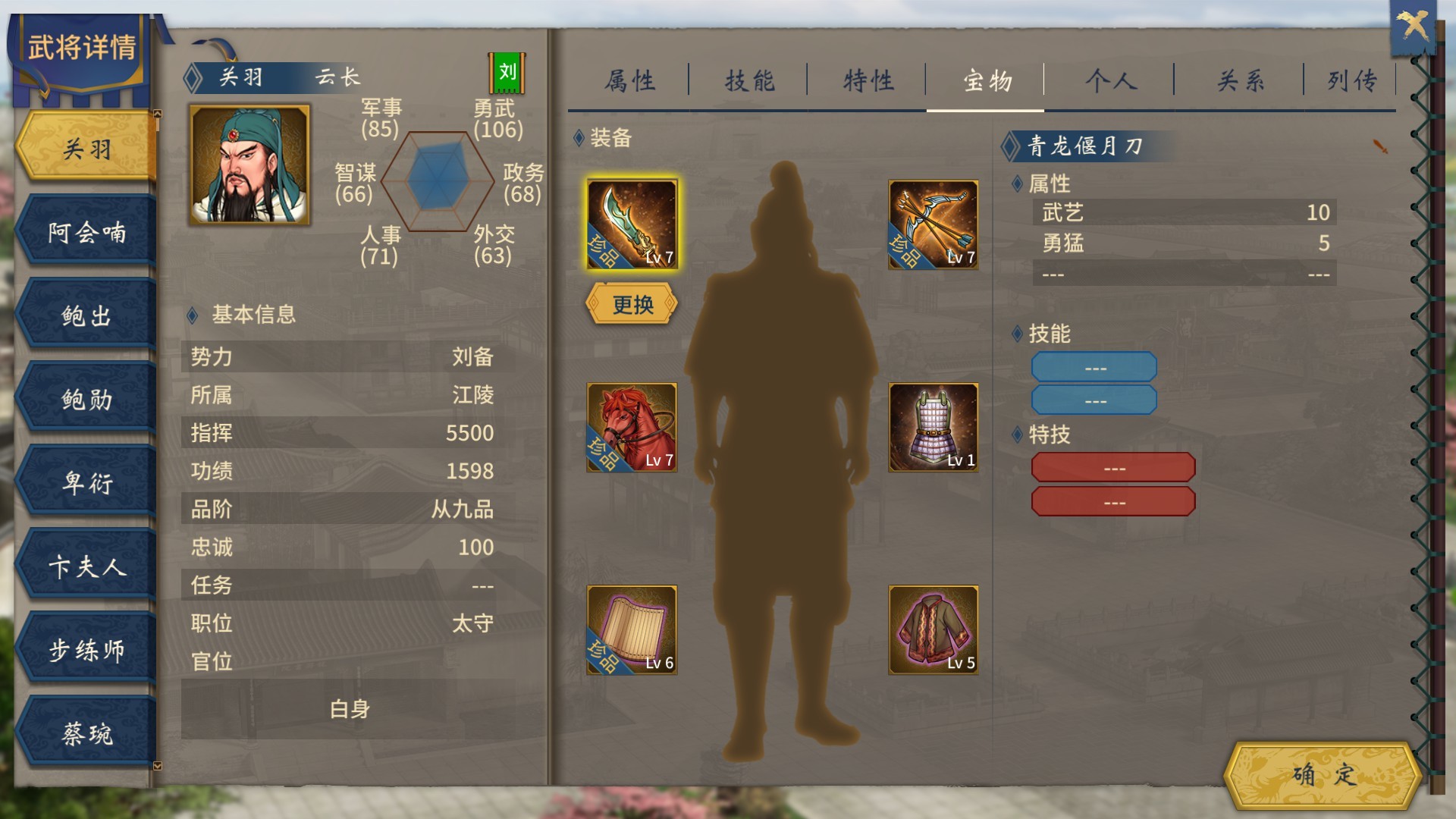Viewport: 1456px width, 819px height.
Task: Click the sidebar scrollbar down arrow
Action: click(156, 767)
